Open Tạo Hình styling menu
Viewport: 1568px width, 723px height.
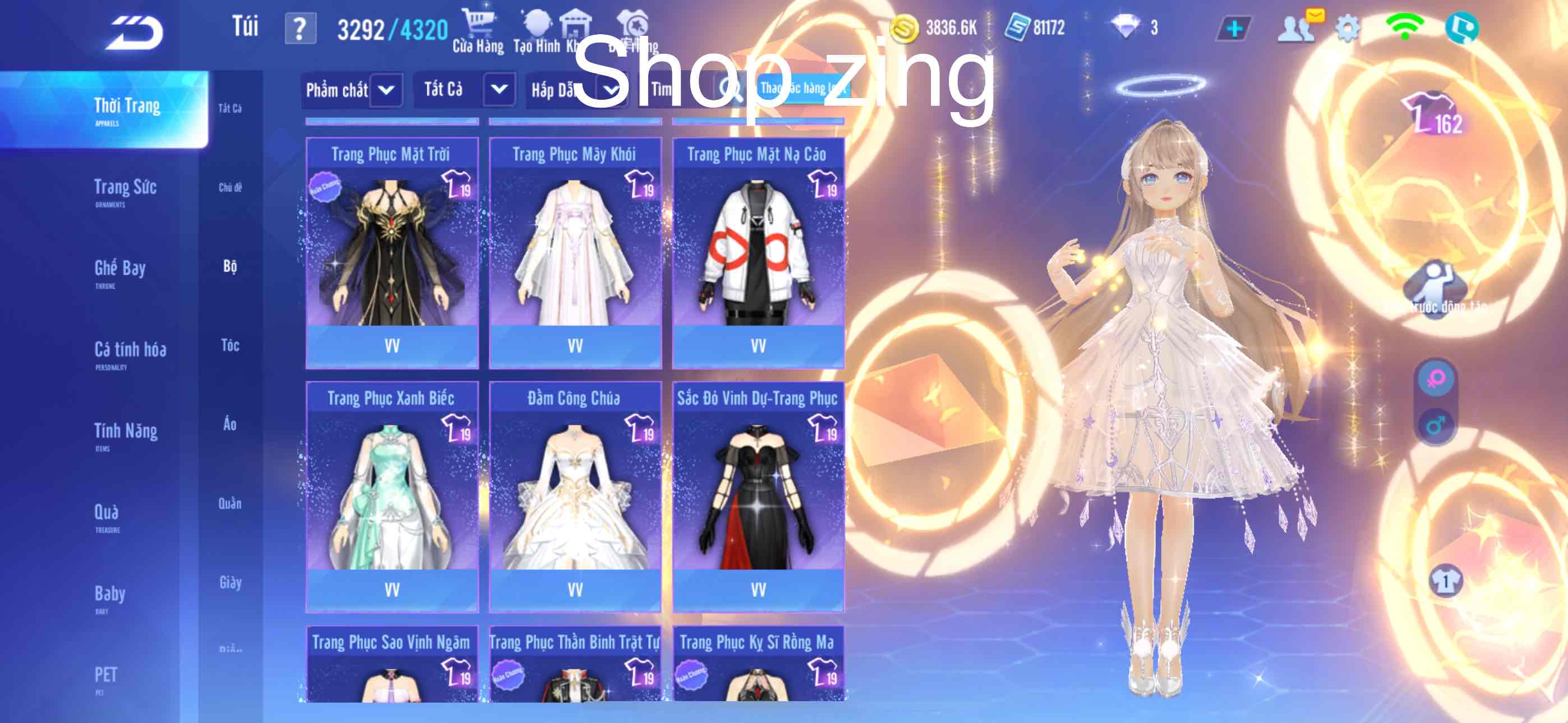(537, 30)
